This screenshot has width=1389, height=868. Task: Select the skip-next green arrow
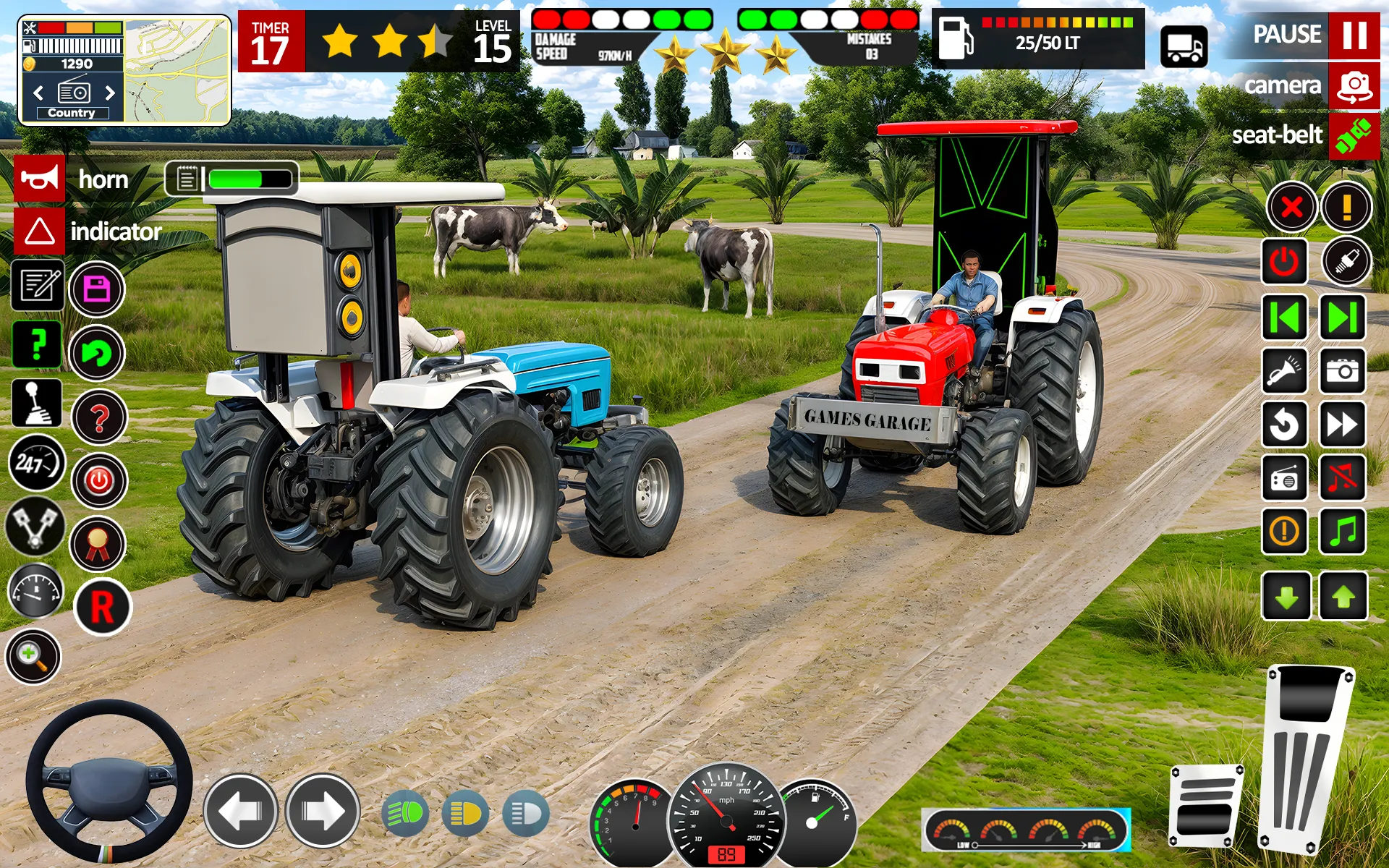[1344, 317]
